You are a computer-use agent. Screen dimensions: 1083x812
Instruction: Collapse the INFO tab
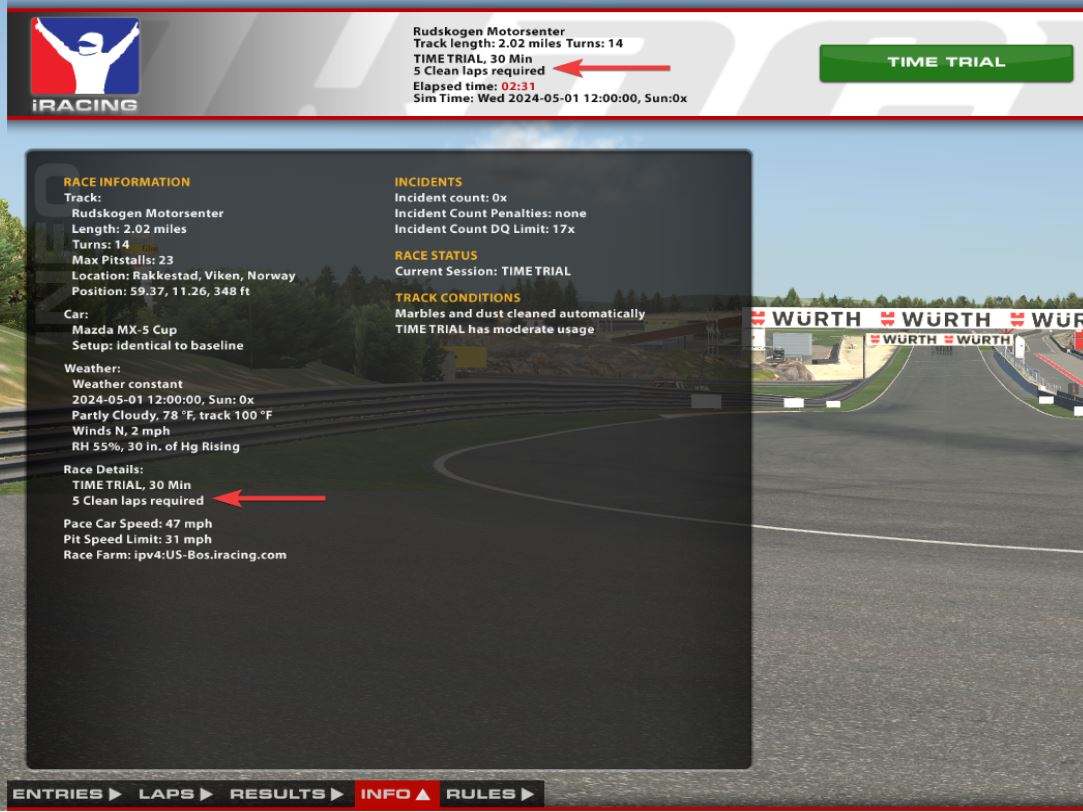coord(395,794)
